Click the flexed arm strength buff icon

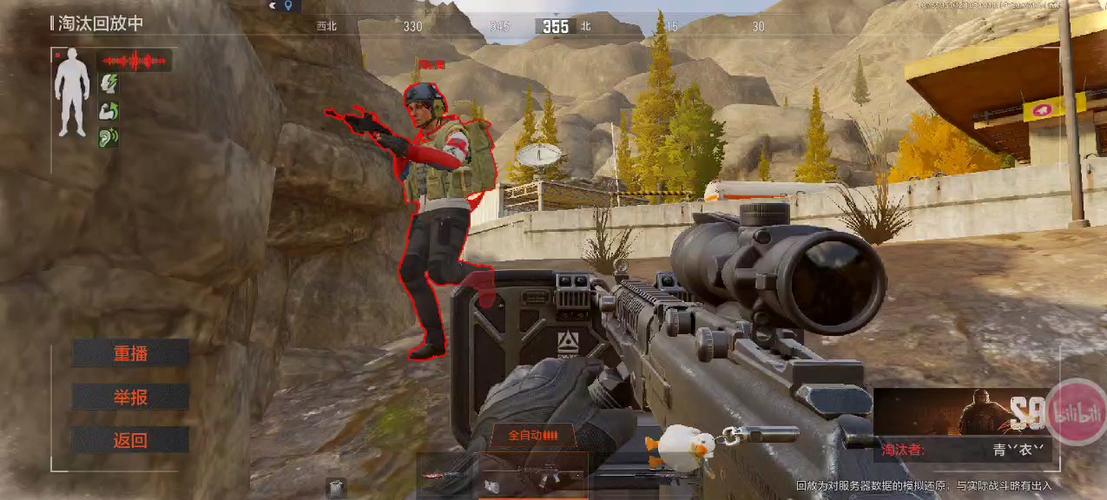click(x=108, y=110)
